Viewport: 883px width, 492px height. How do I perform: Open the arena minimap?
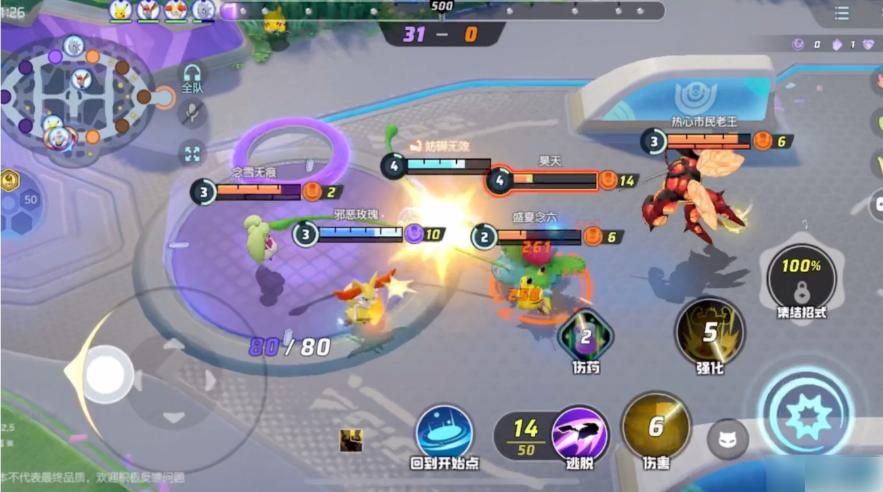(77, 97)
